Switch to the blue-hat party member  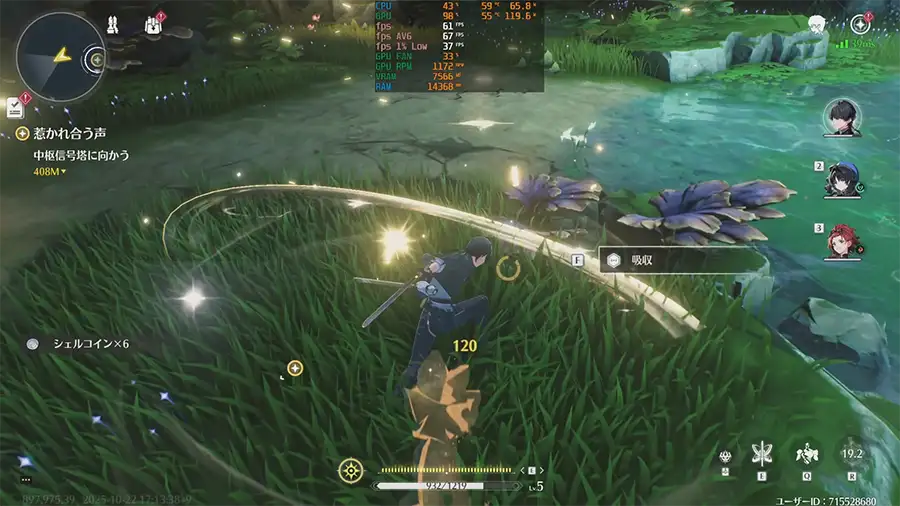(842, 180)
